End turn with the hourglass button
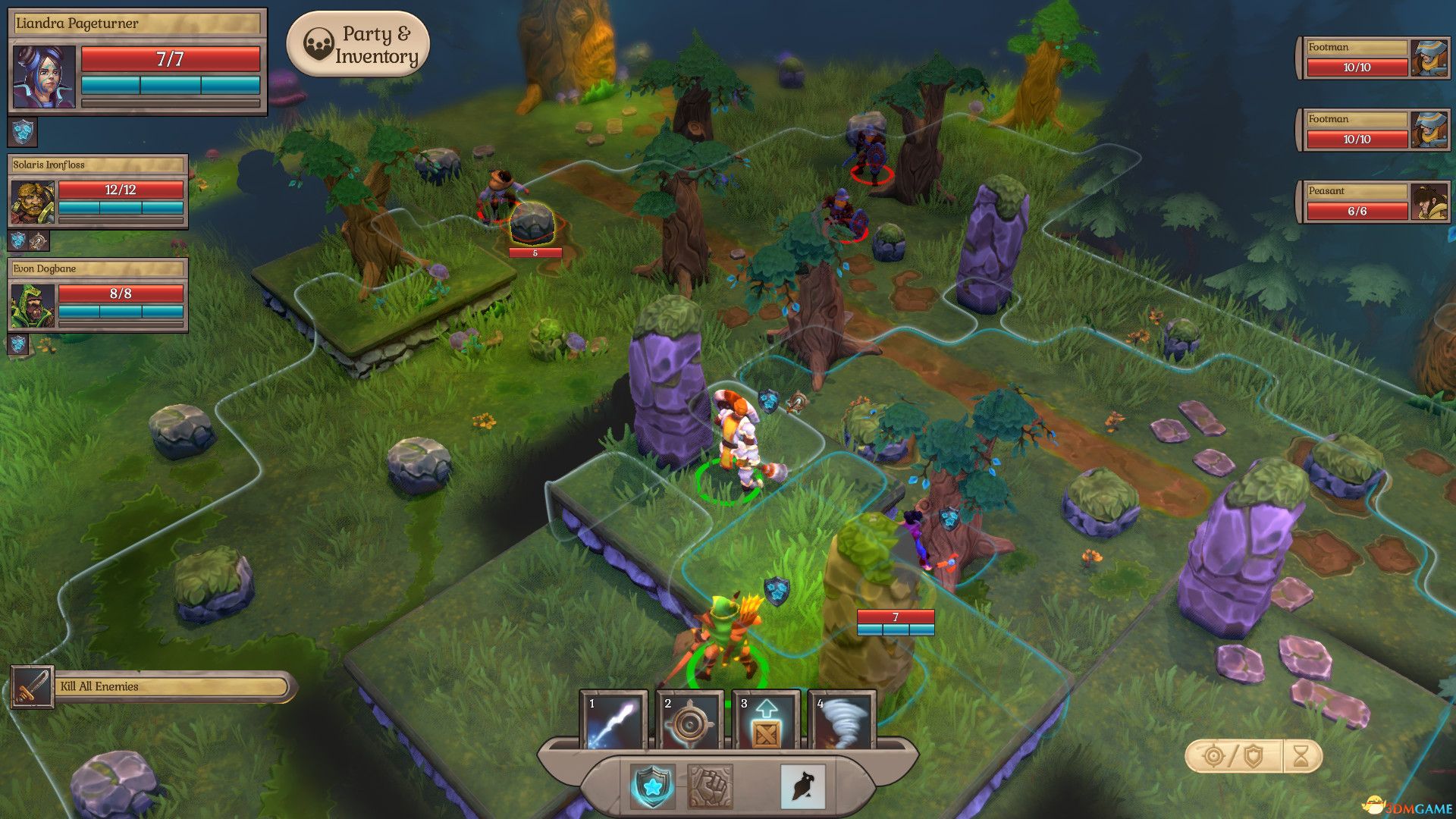 [x=1301, y=756]
